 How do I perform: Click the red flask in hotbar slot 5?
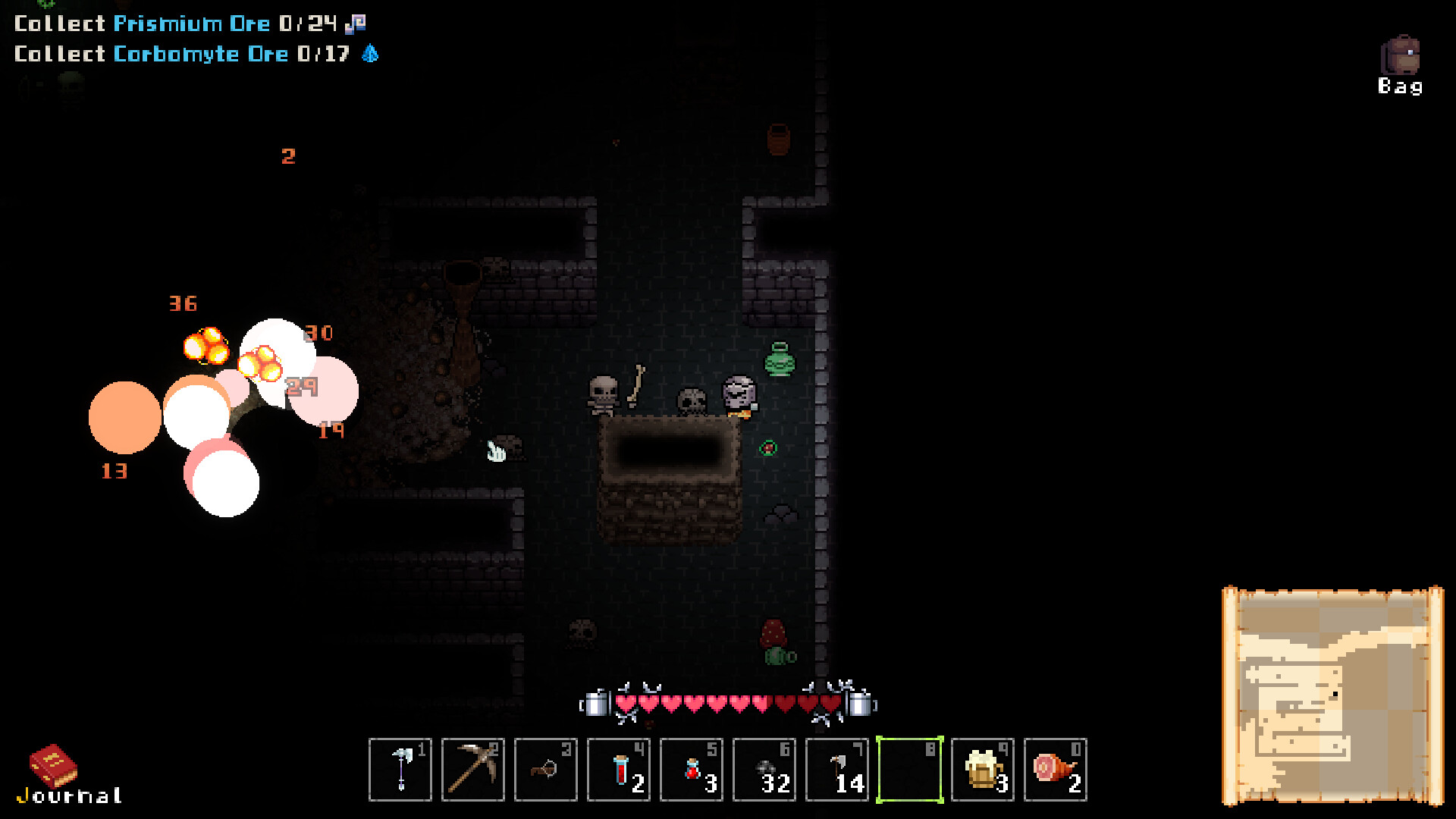pos(691,770)
